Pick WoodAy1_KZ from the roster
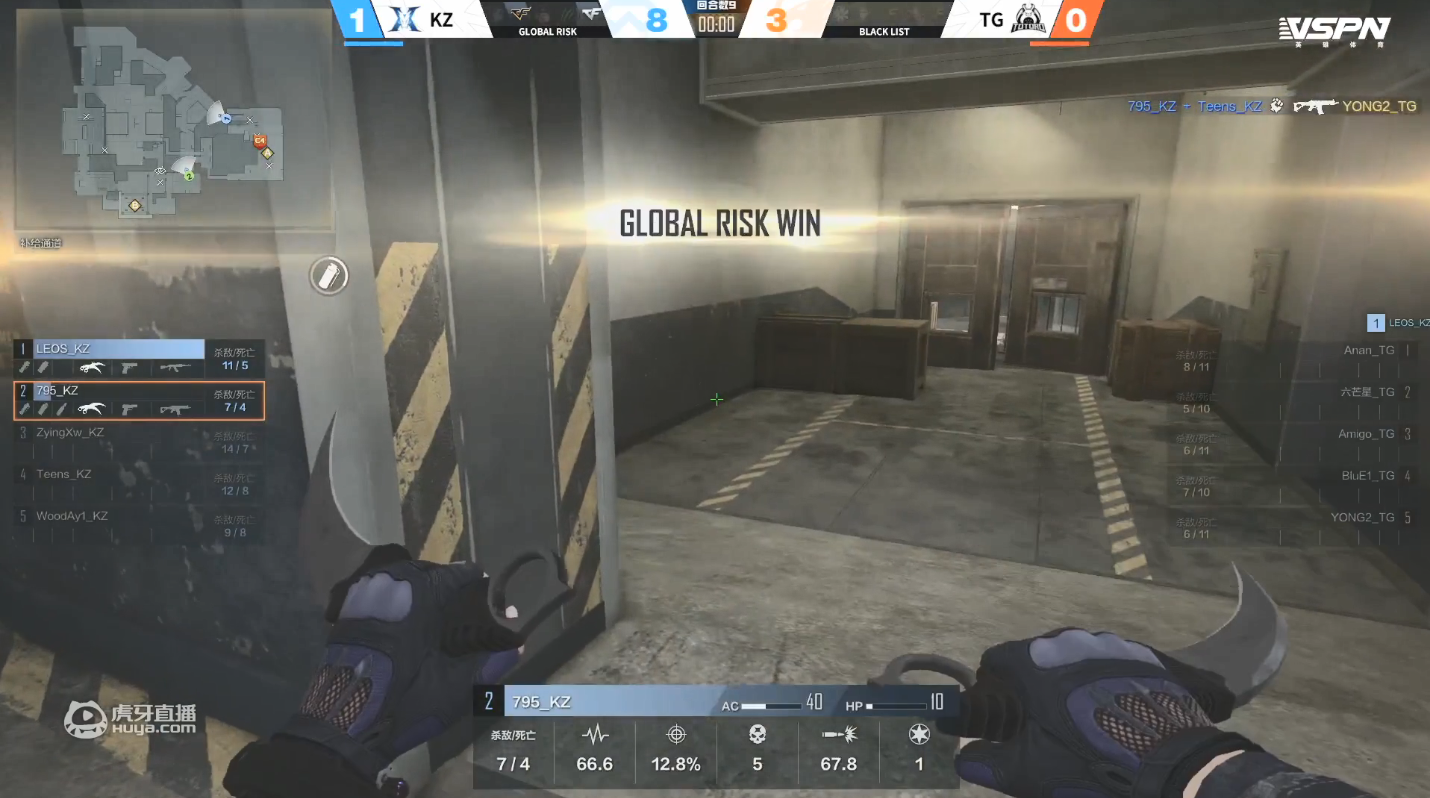The width and height of the screenshot is (1430, 798). (138, 524)
